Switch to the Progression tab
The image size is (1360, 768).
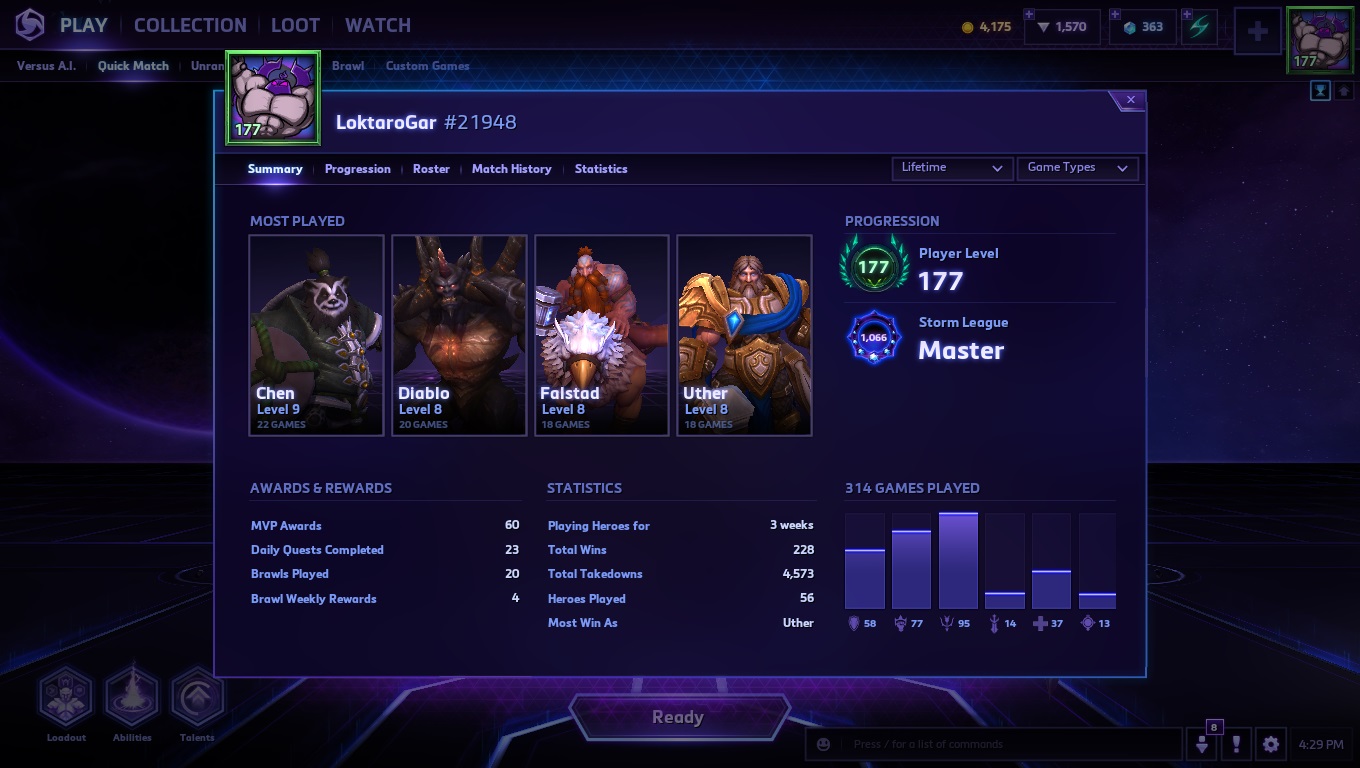[x=357, y=169]
